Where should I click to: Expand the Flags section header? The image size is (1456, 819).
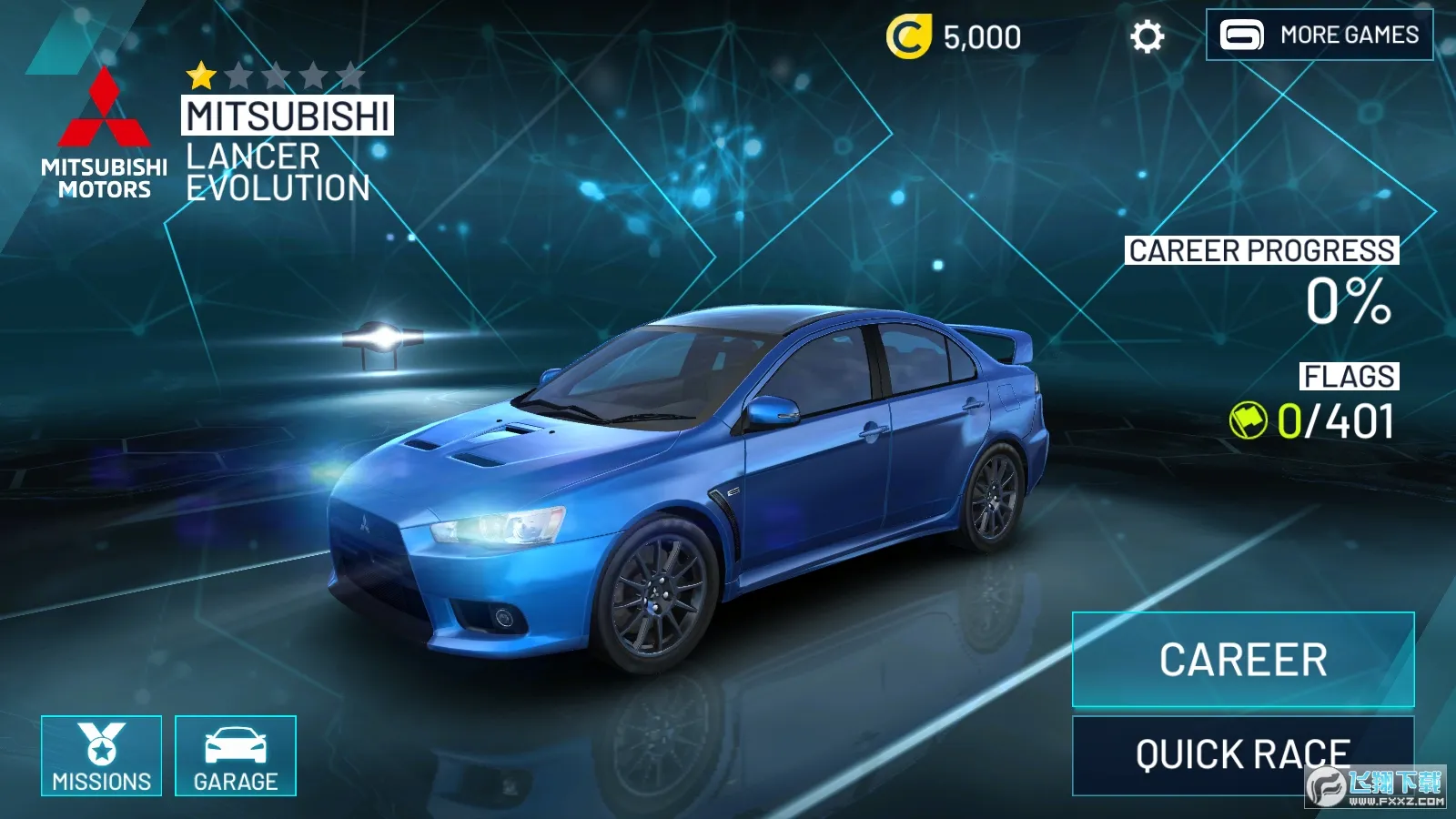[x=1349, y=373]
